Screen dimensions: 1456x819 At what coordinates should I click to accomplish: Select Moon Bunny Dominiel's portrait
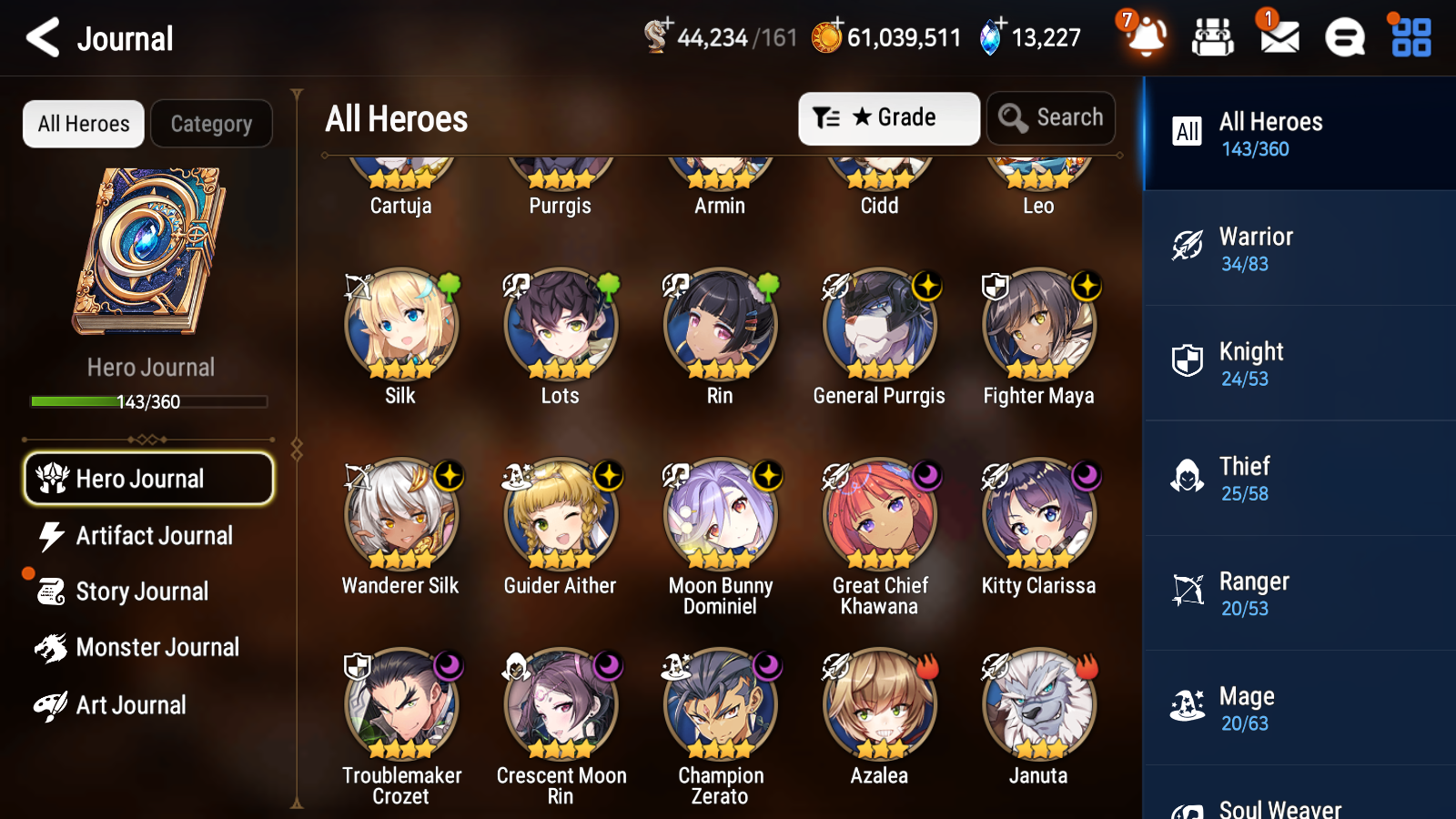(x=720, y=512)
